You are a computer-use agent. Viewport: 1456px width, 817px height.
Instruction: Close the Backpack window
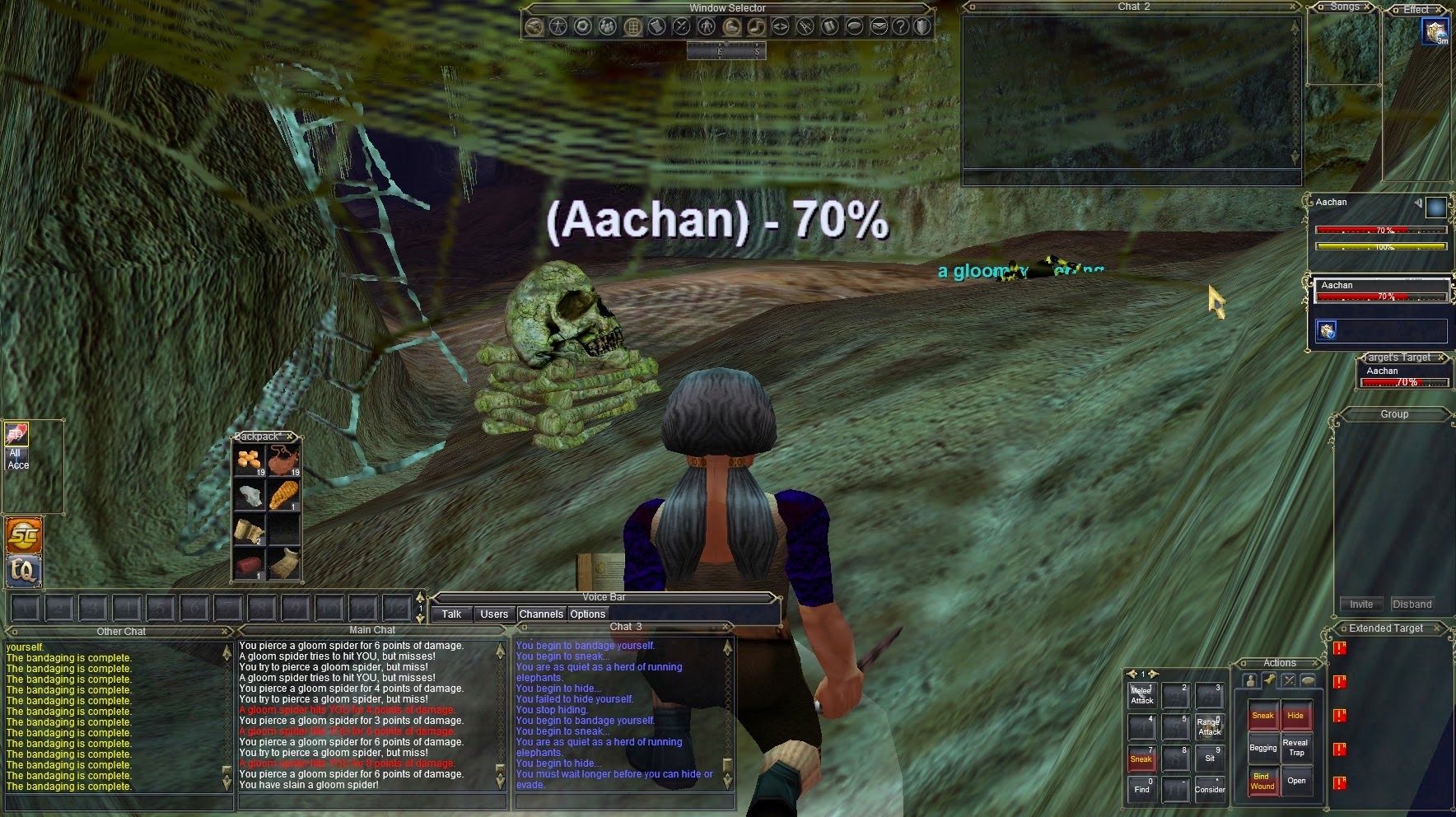(x=290, y=437)
